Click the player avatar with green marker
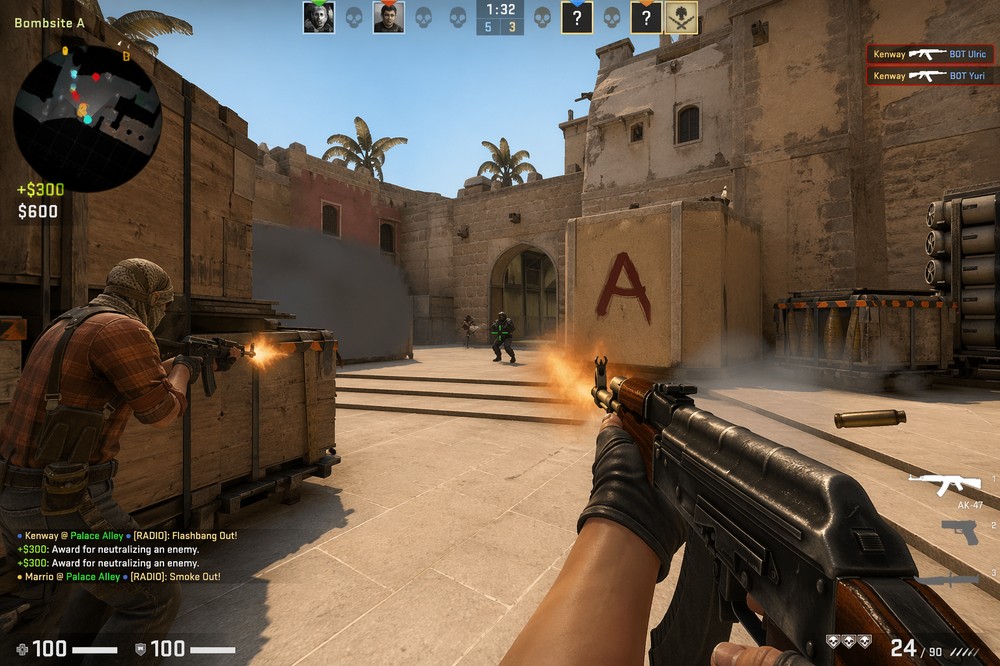 tap(319, 17)
